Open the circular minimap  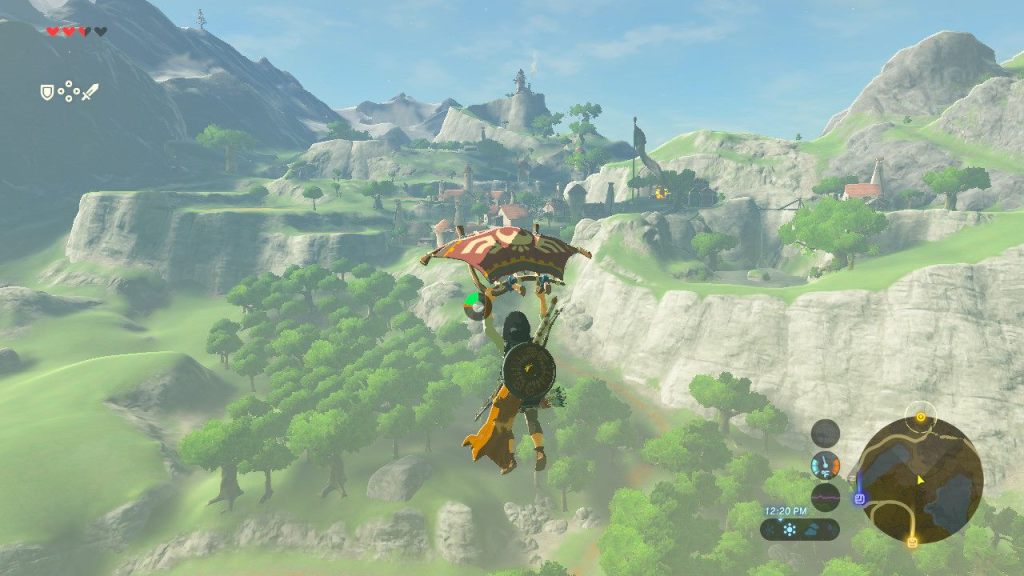920,481
